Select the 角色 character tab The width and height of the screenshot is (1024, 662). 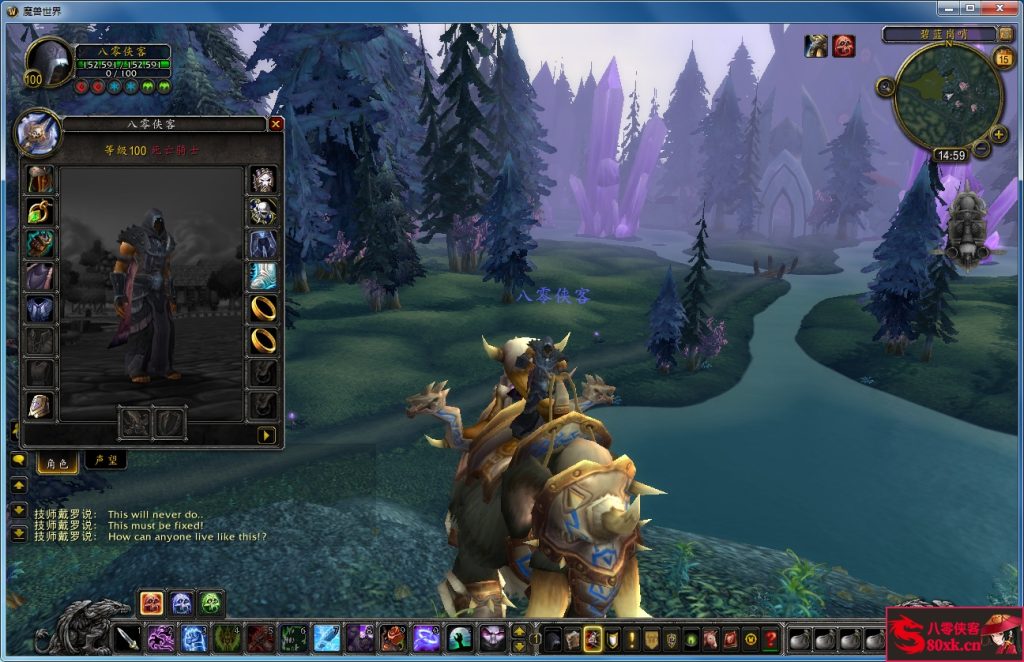56,463
